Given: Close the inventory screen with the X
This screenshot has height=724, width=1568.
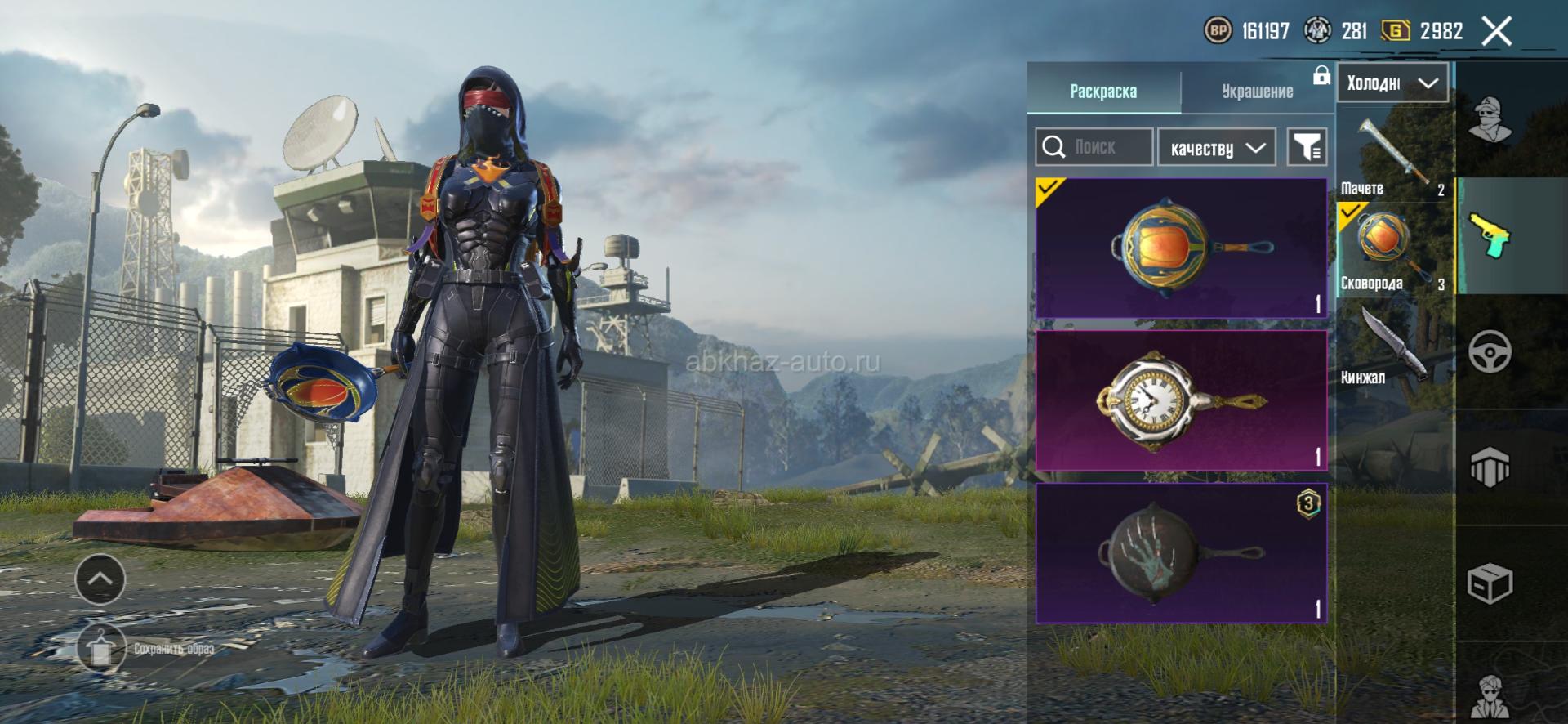Looking at the screenshot, I should tap(1497, 32).
